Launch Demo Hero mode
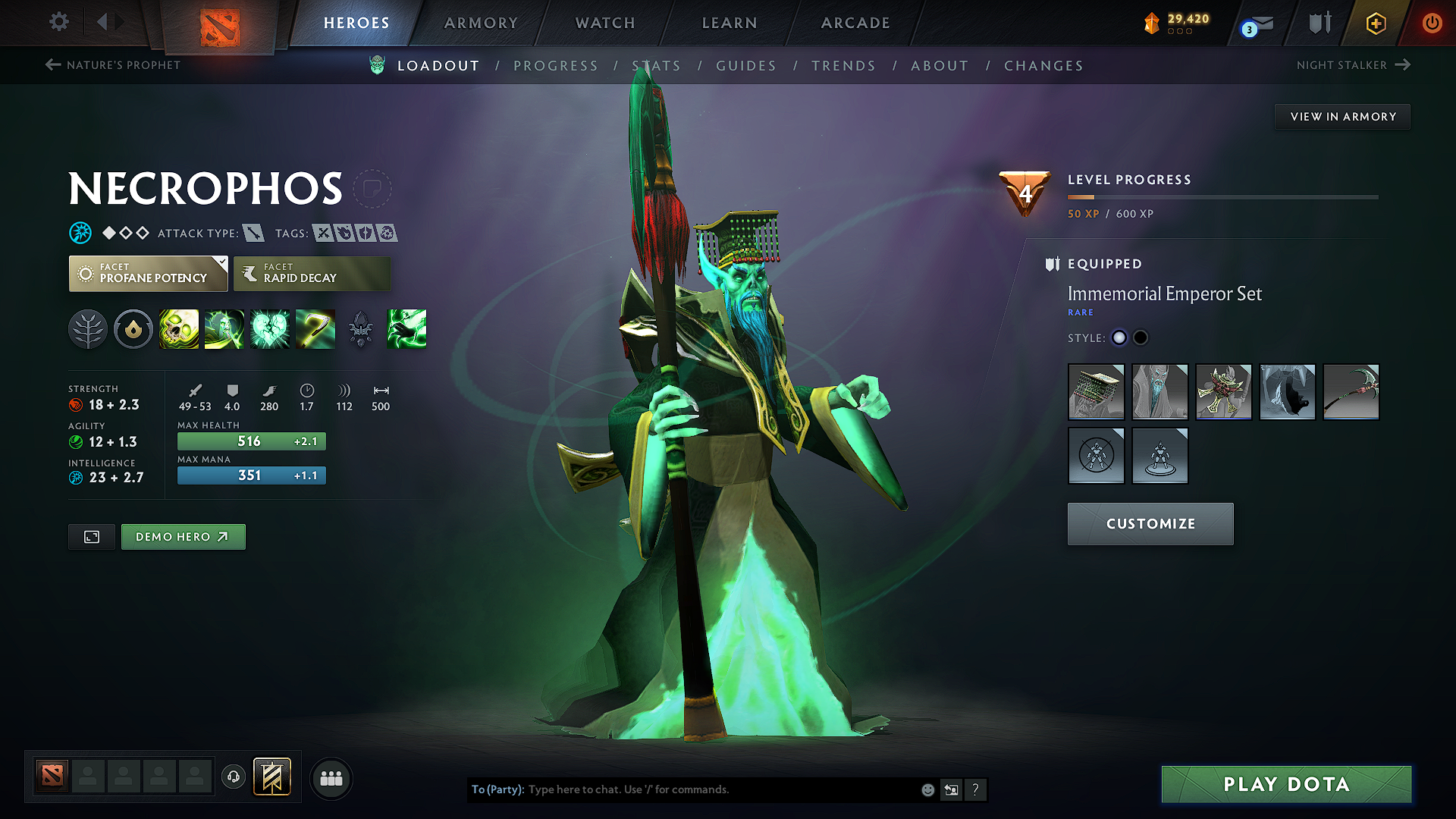 click(183, 537)
